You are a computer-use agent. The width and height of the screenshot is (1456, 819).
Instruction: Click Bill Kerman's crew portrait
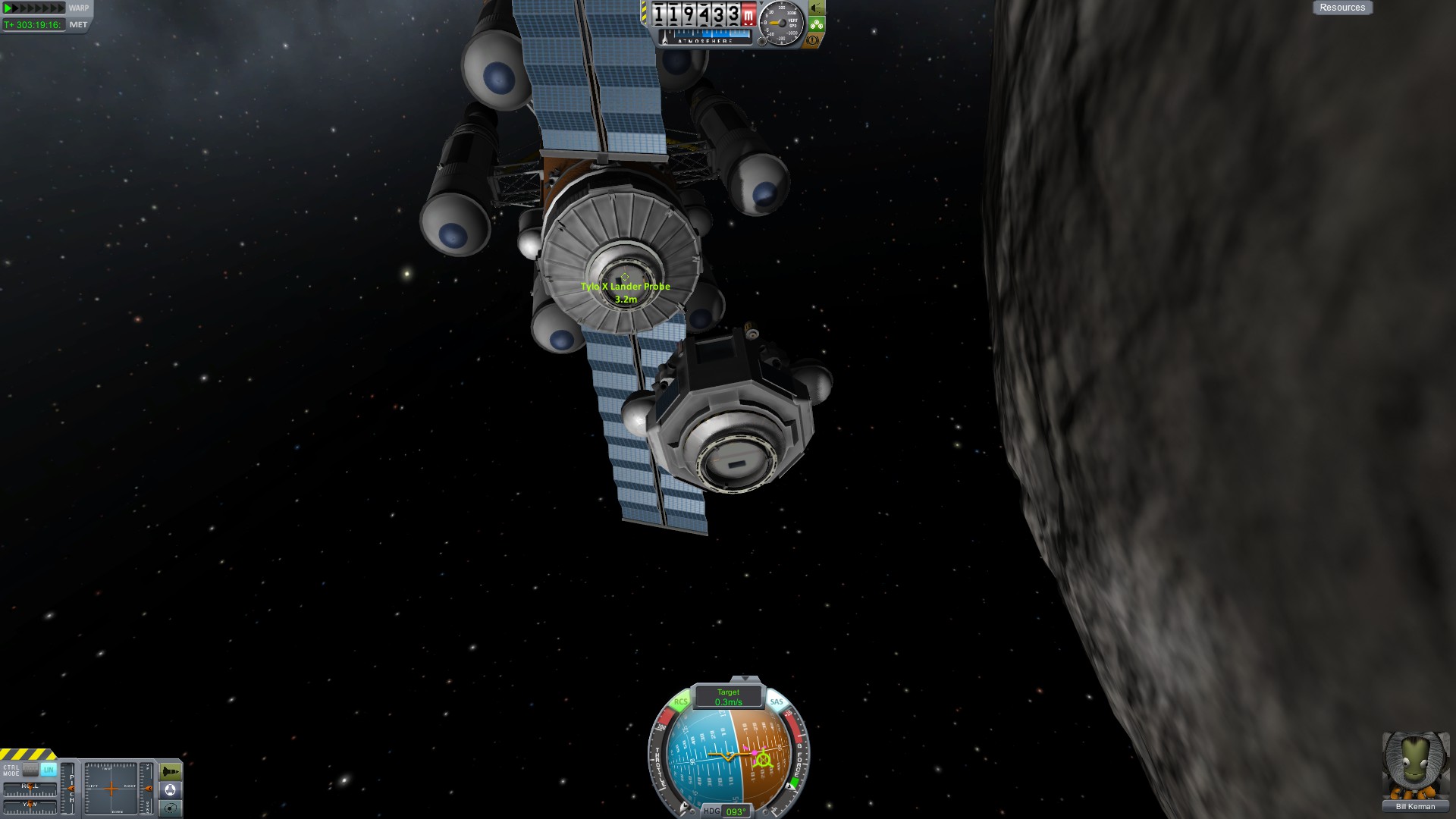point(1414,766)
